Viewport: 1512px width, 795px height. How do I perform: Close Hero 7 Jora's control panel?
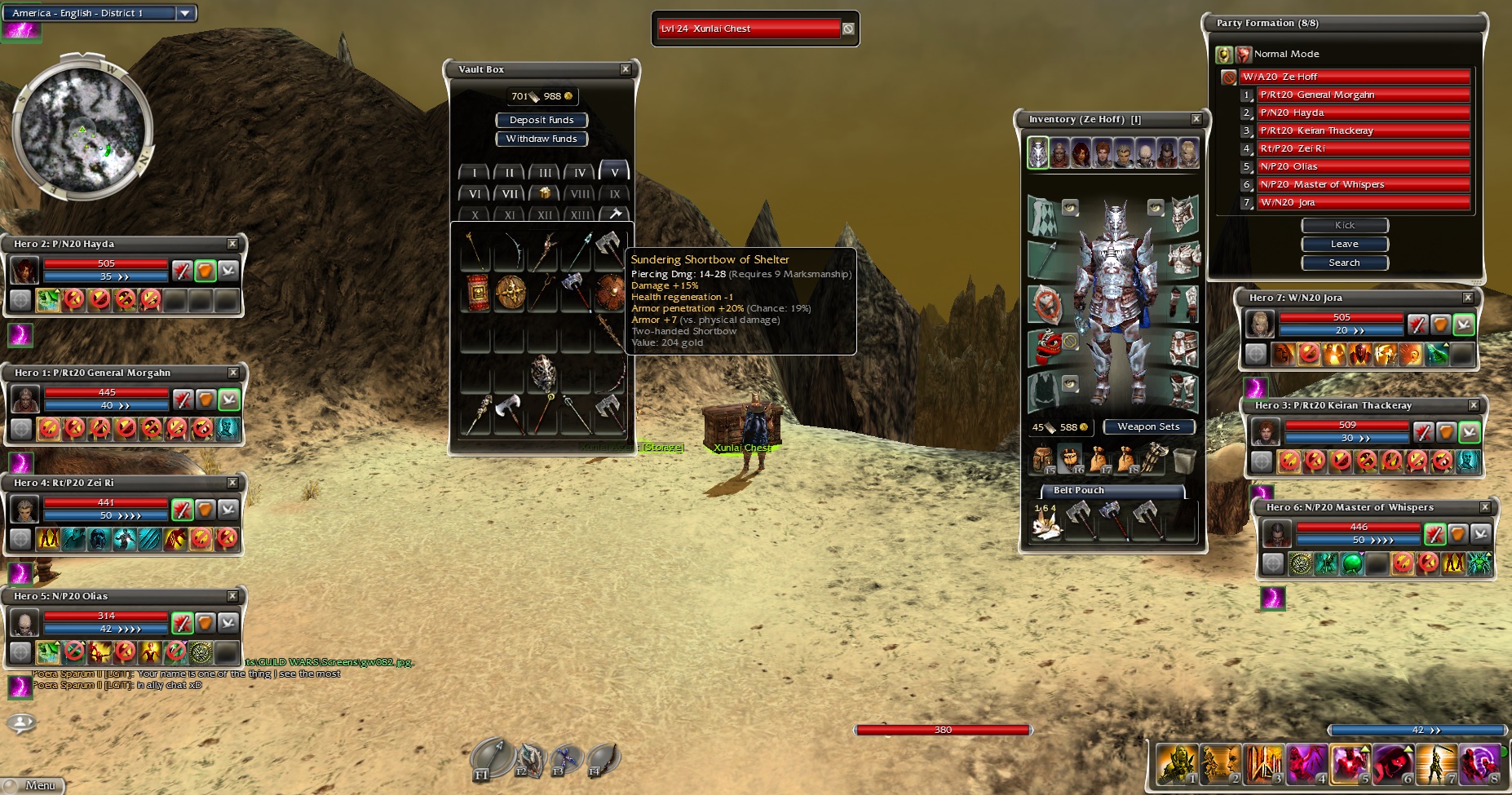(x=1468, y=298)
